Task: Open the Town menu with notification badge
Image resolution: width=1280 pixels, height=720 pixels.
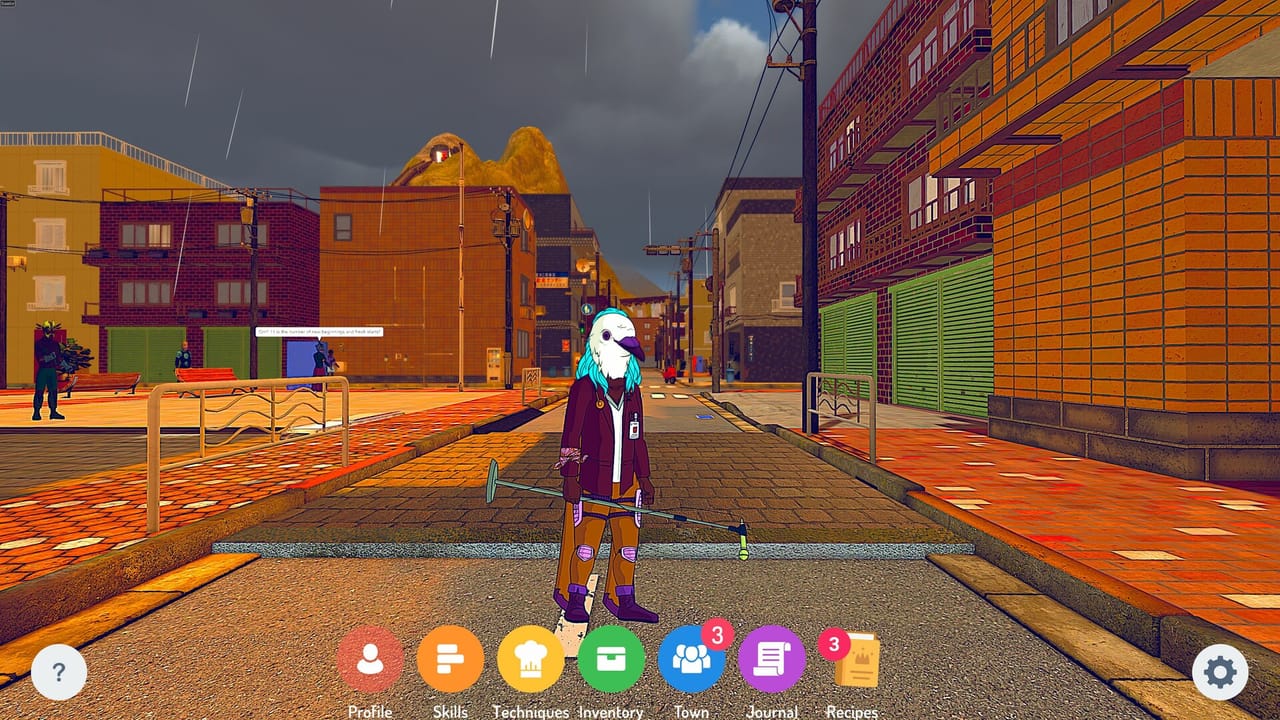Action: pos(690,660)
